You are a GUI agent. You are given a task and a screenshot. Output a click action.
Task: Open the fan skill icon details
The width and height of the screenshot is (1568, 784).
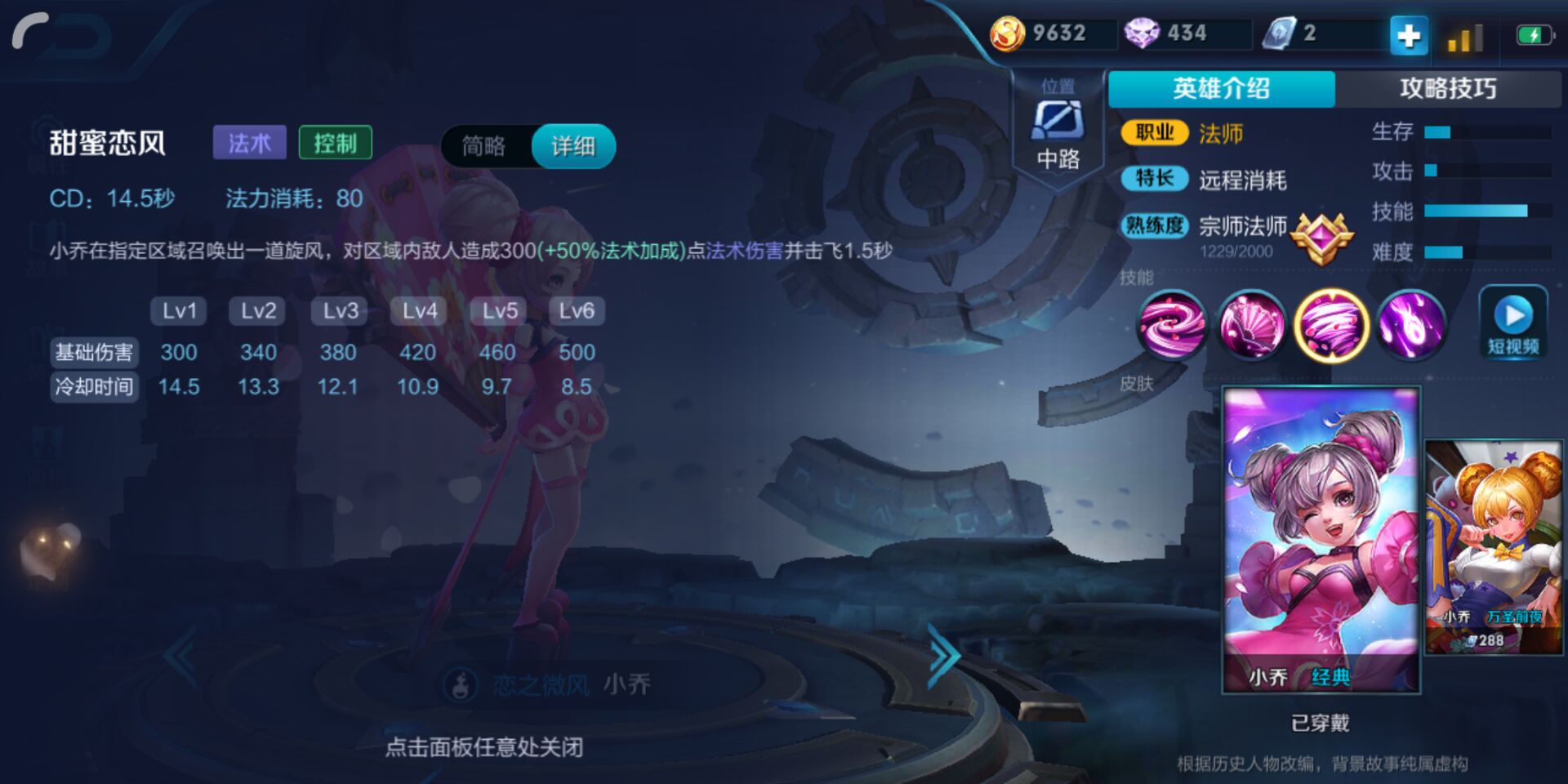[1251, 327]
